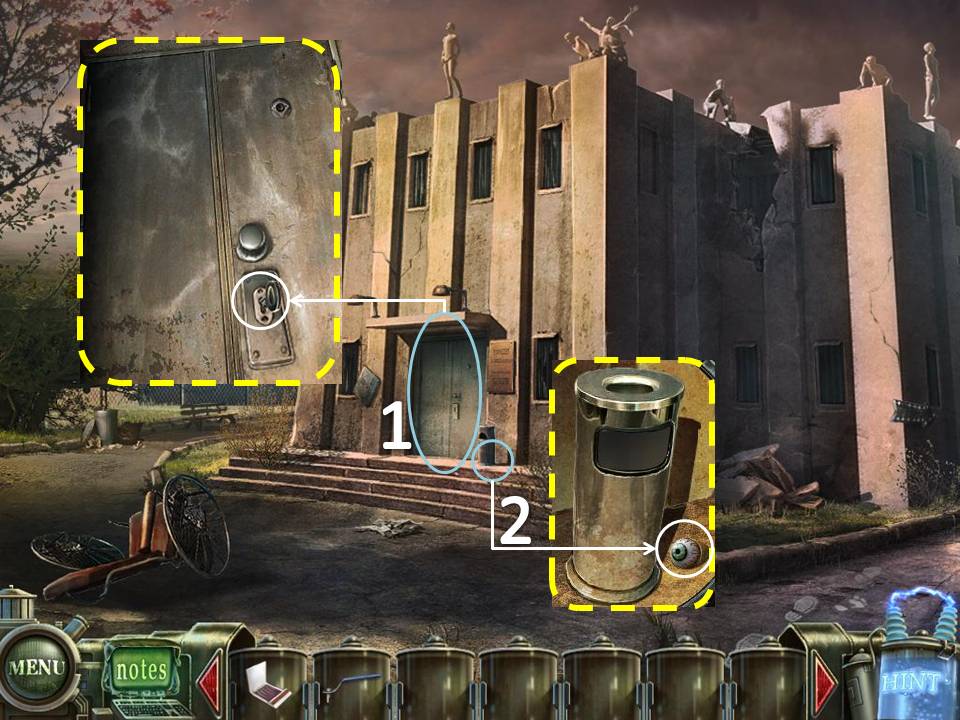This screenshot has height=720, width=960.
Task: Select the metal rod tool in inventory
Action: coord(352,681)
